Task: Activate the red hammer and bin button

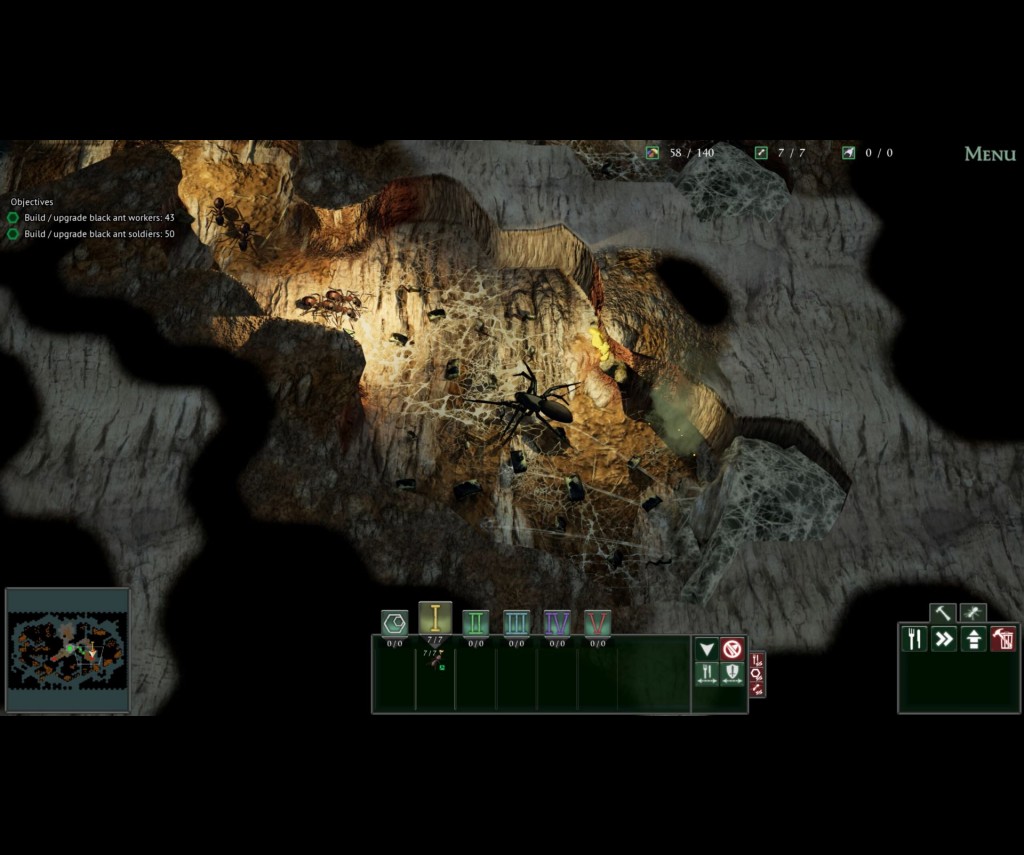Action: click(x=1003, y=639)
